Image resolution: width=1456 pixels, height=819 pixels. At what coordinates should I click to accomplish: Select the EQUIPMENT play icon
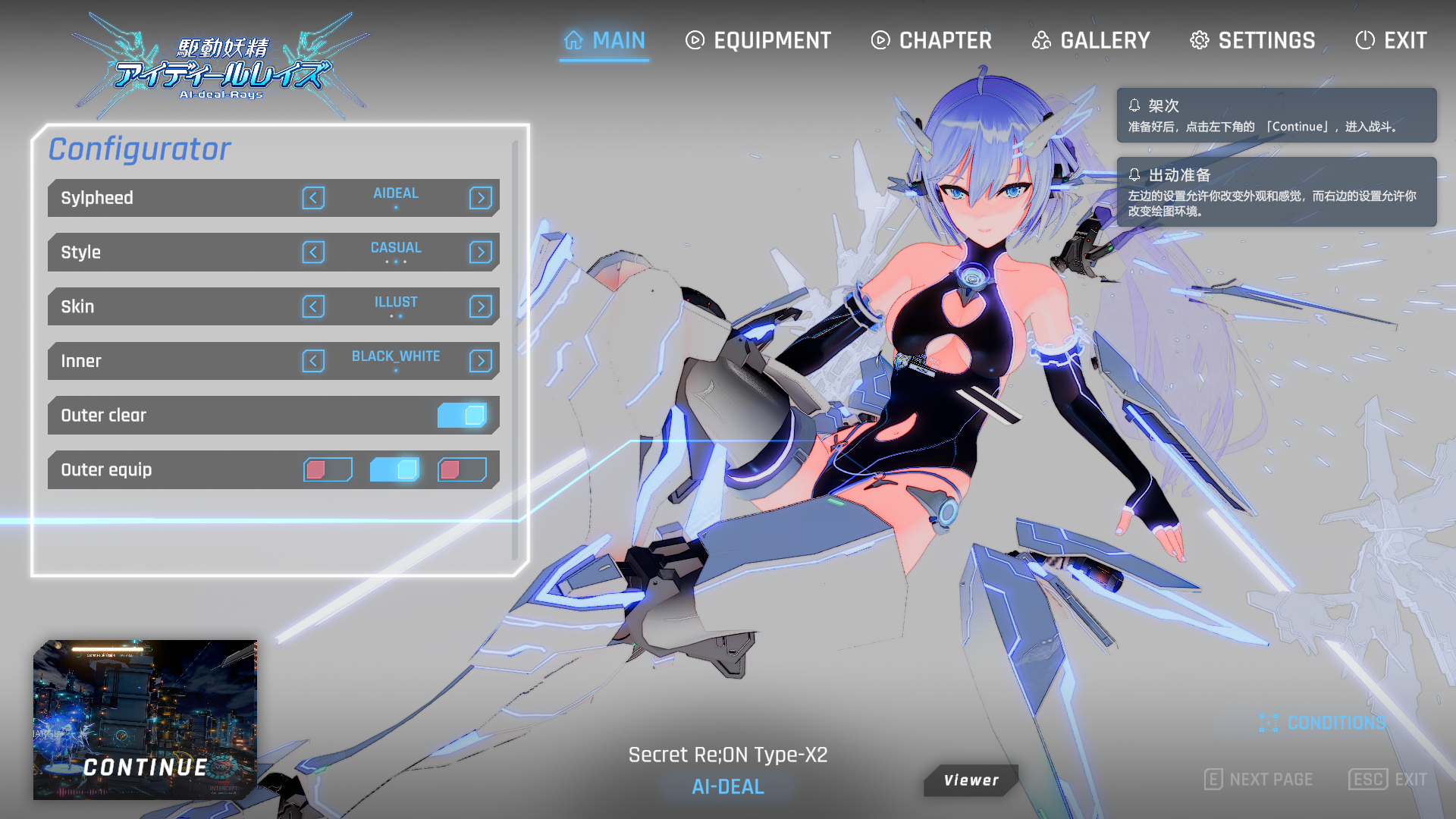click(x=694, y=40)
